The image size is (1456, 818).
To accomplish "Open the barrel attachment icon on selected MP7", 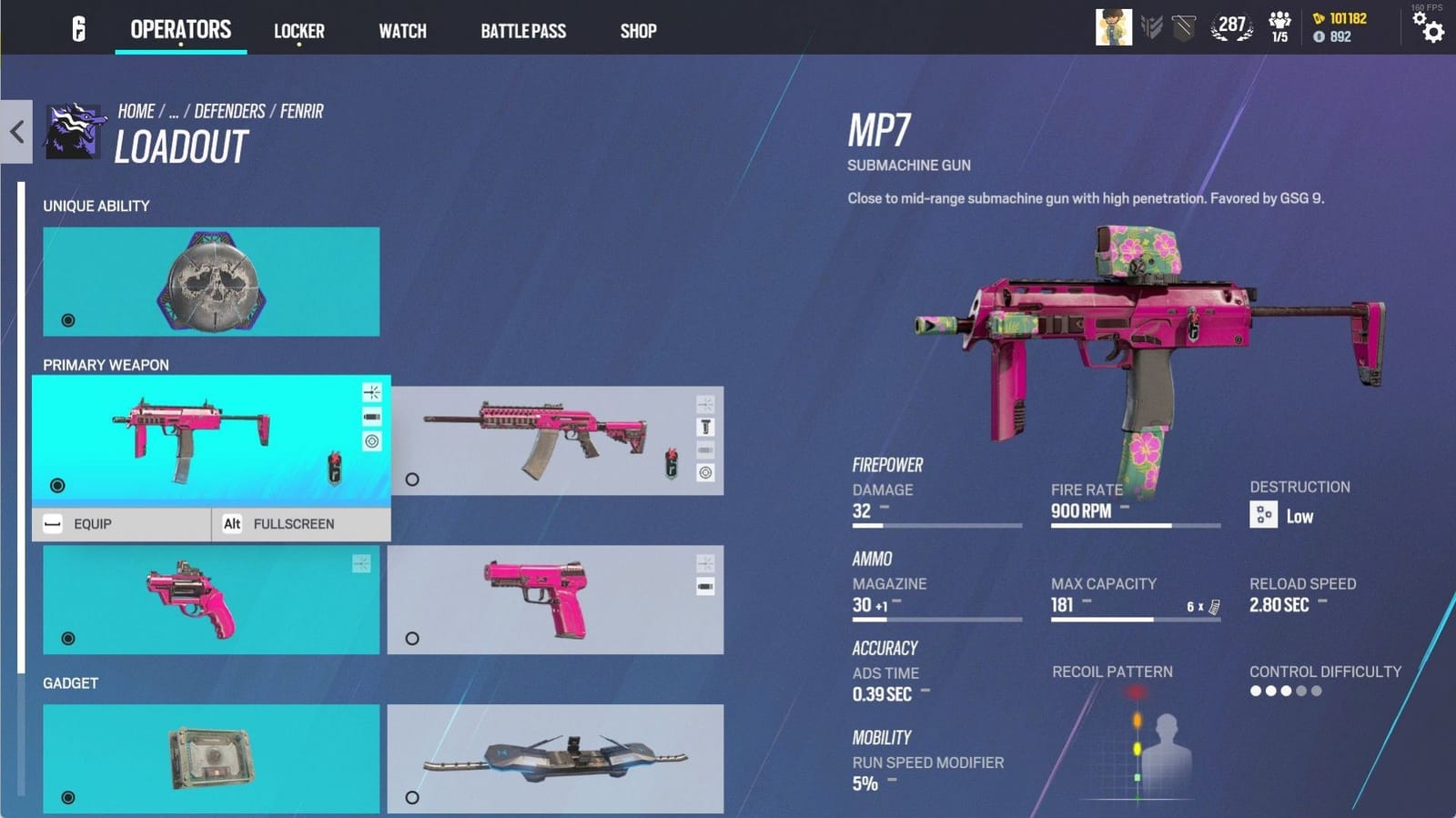I will pos(371,416).
